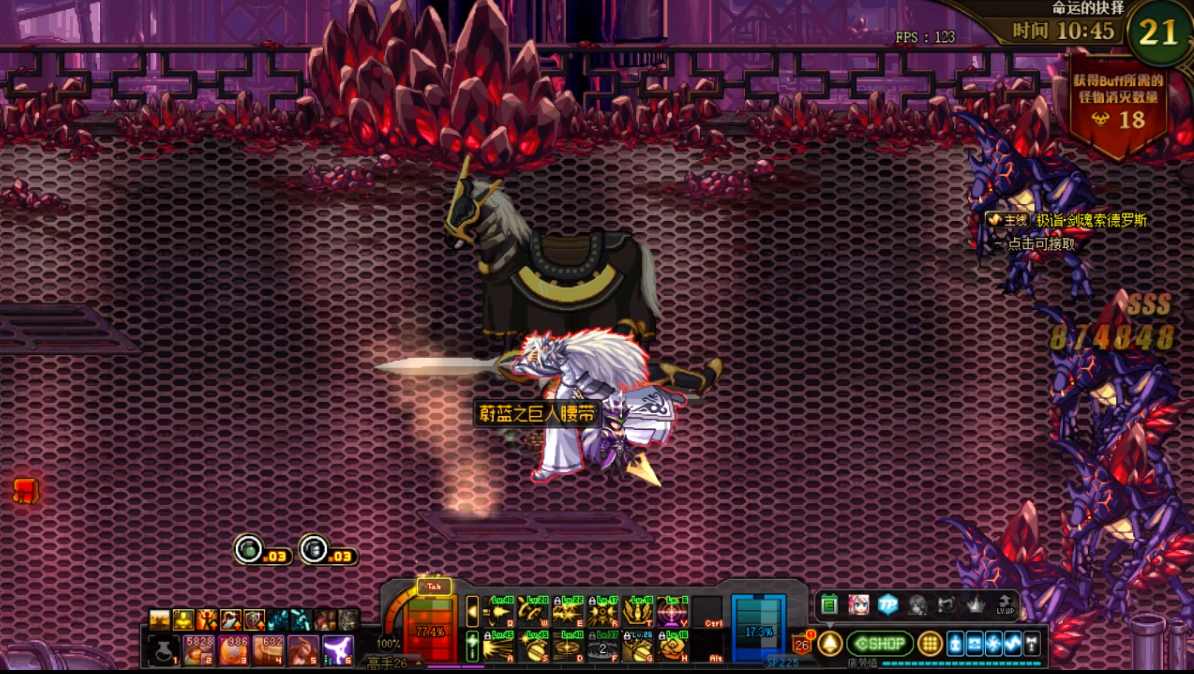Open the TP hexagon icon

pos(887,605)
